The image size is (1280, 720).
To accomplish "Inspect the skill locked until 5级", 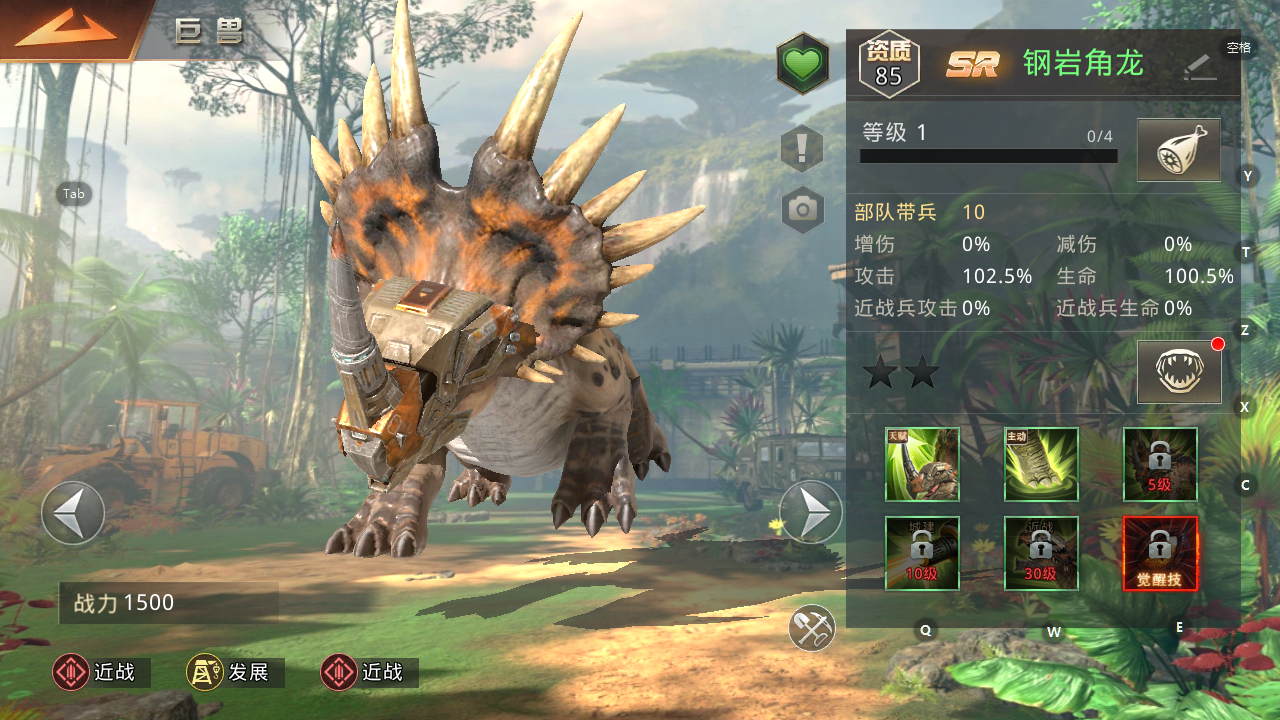I will point(1160,464).
